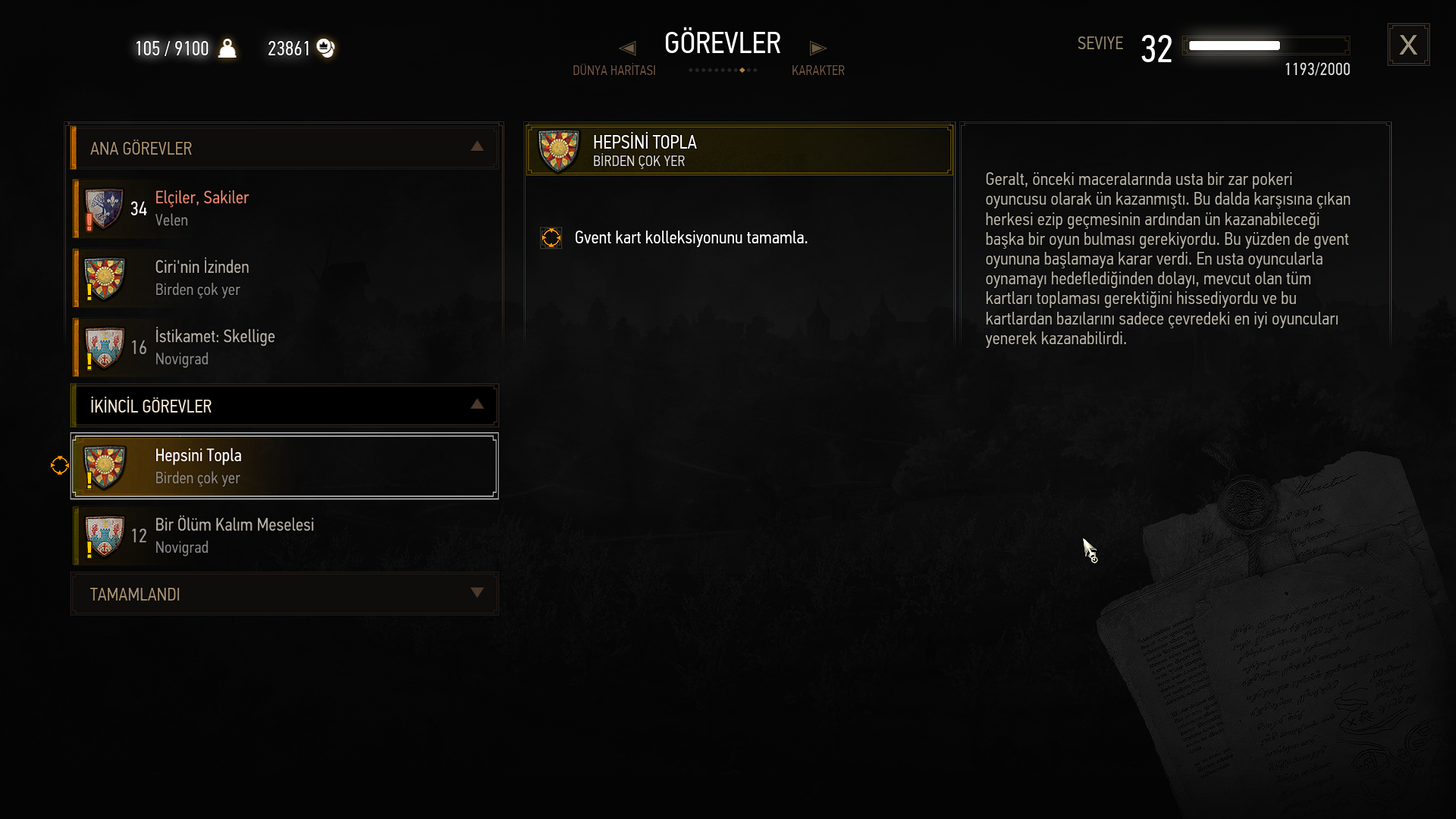1456x819 pixels.
Task: Select the Gvent kart kolleksiyonunu tamamla objective
Action: pyautogui.click(x=690, y=238)
